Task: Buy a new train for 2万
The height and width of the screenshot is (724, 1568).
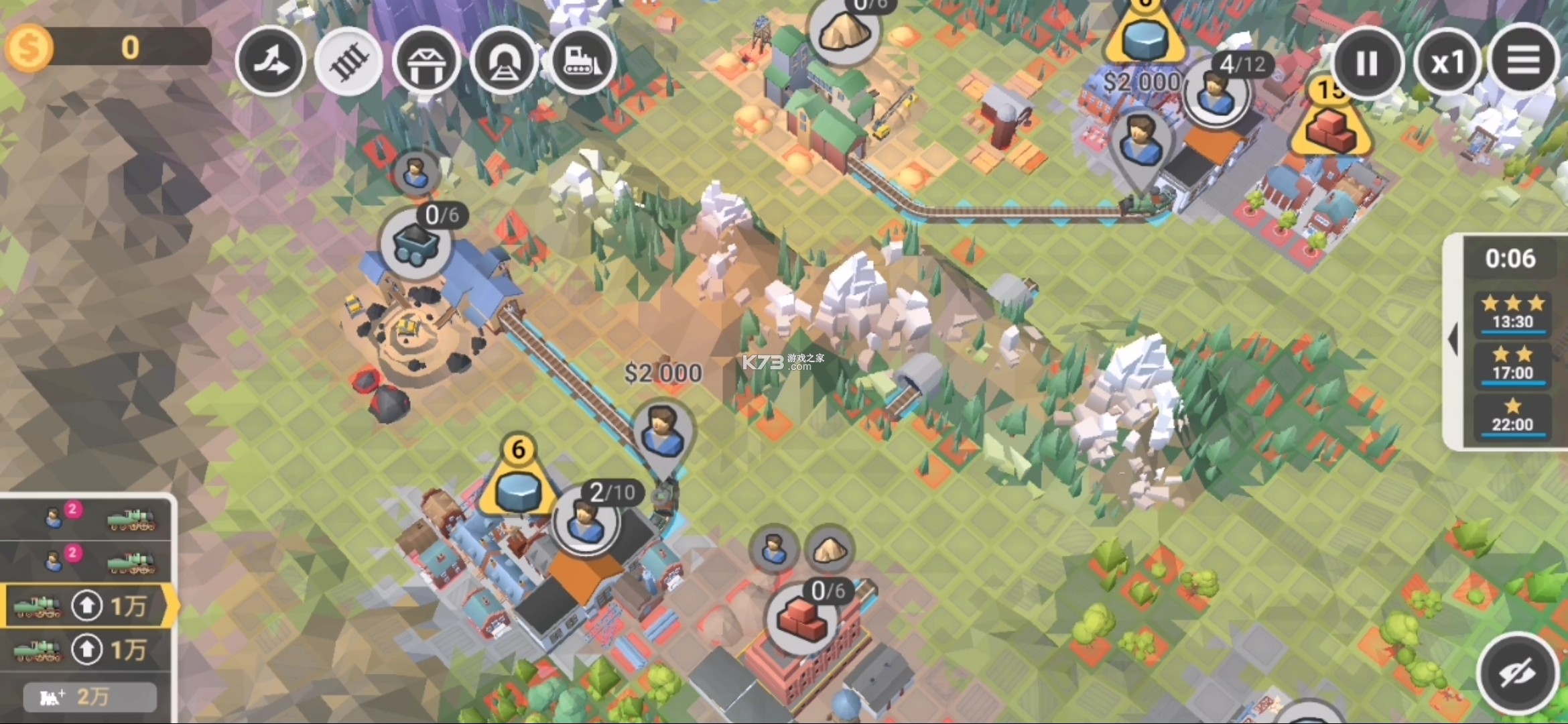Action: pos(90,697)
